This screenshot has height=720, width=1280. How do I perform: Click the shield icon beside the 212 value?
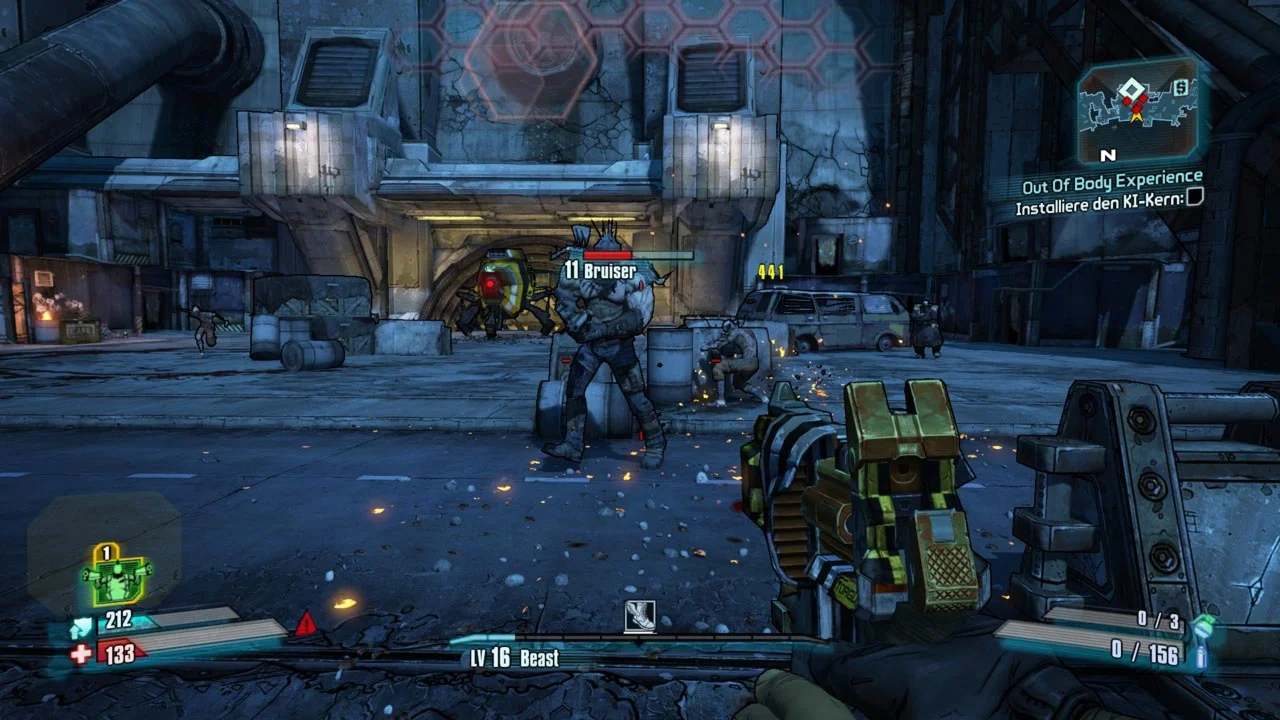tap(80, 625)
